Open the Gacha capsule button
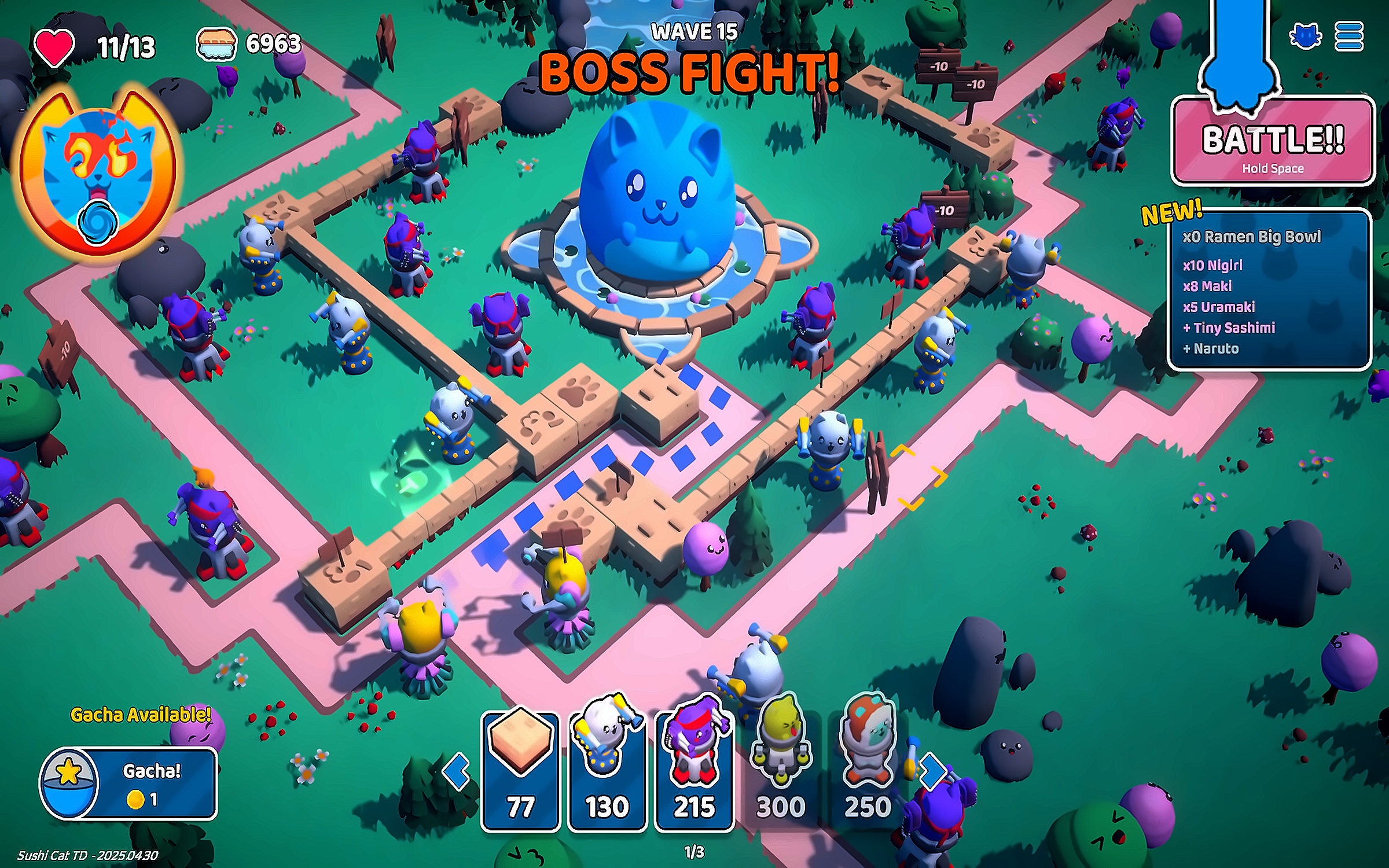 point(128,784)
